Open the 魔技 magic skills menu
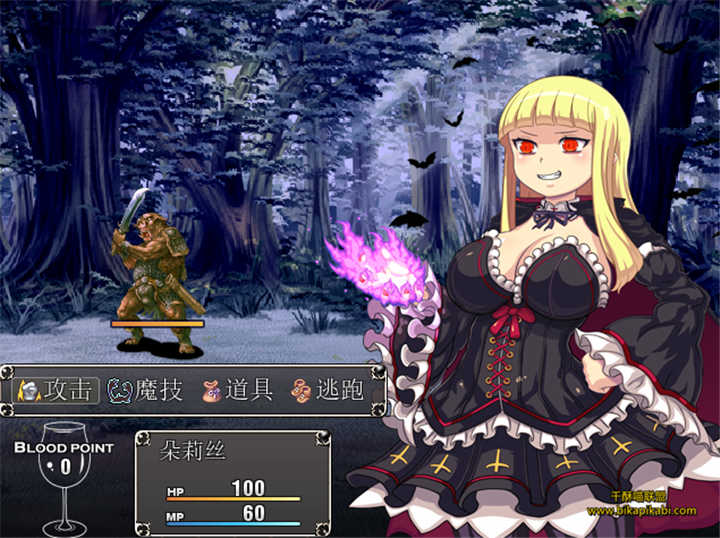 coord(145,390)
